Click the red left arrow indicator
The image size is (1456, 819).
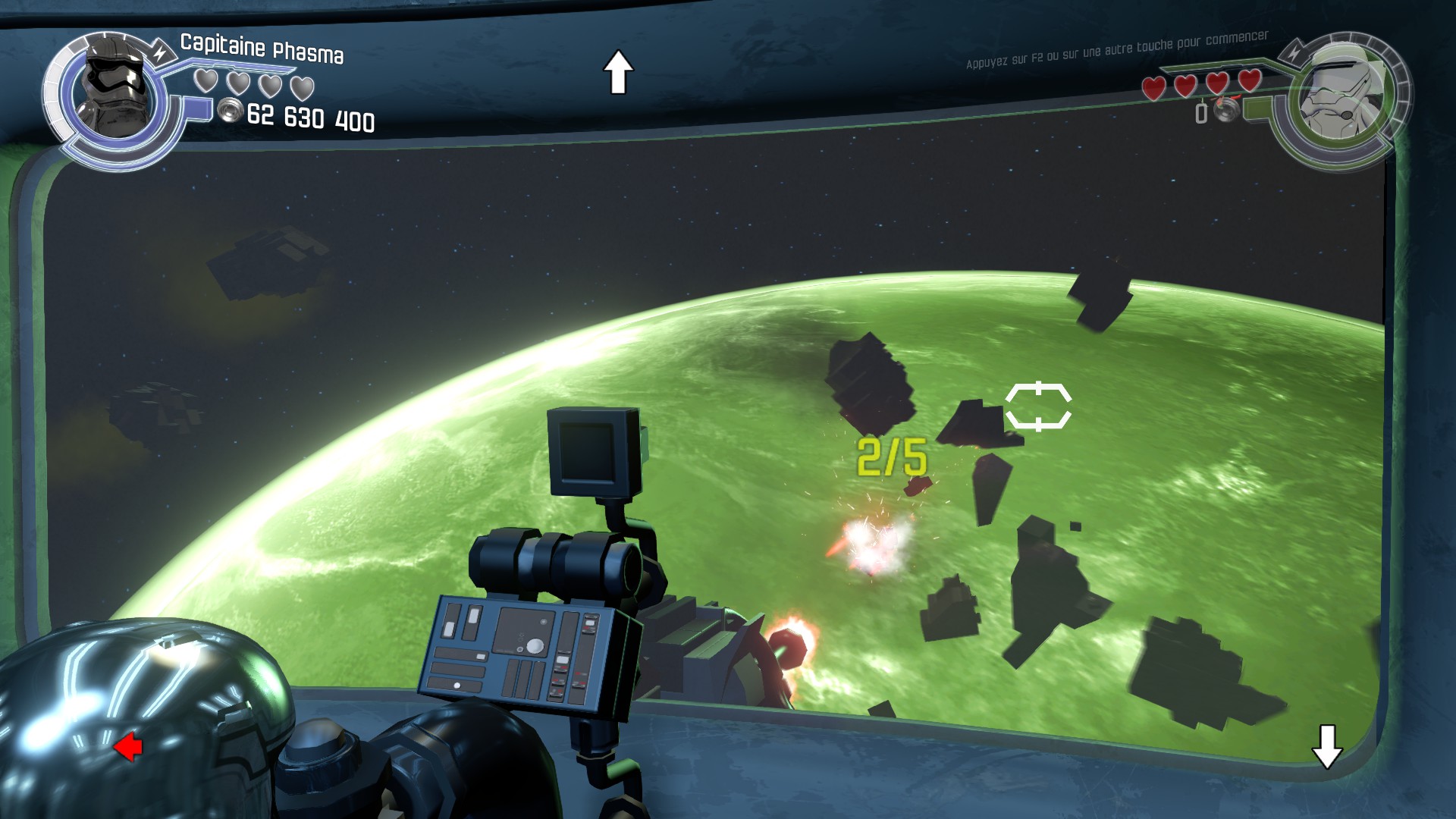coord(128,747)
